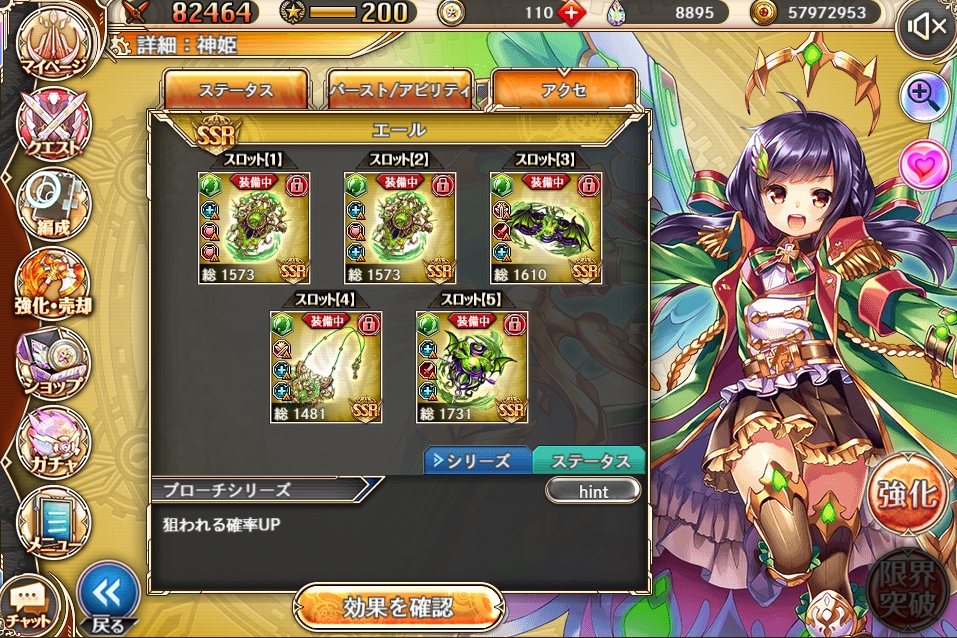The image size is (957, 638).
Task: Open the メニュー list
Action: (x=52, y=518)
